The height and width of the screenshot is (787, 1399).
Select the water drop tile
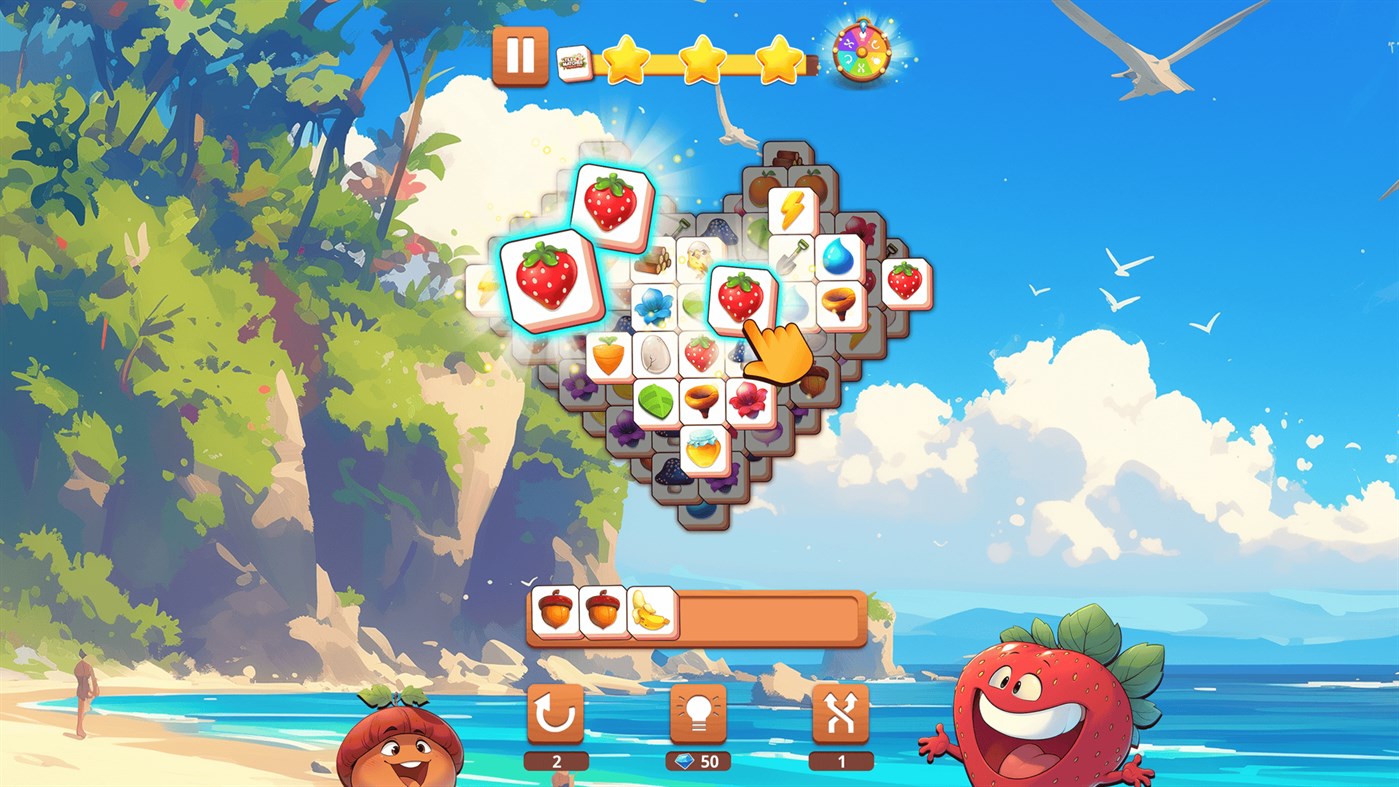pyautogui.click(x=836, y=258)
